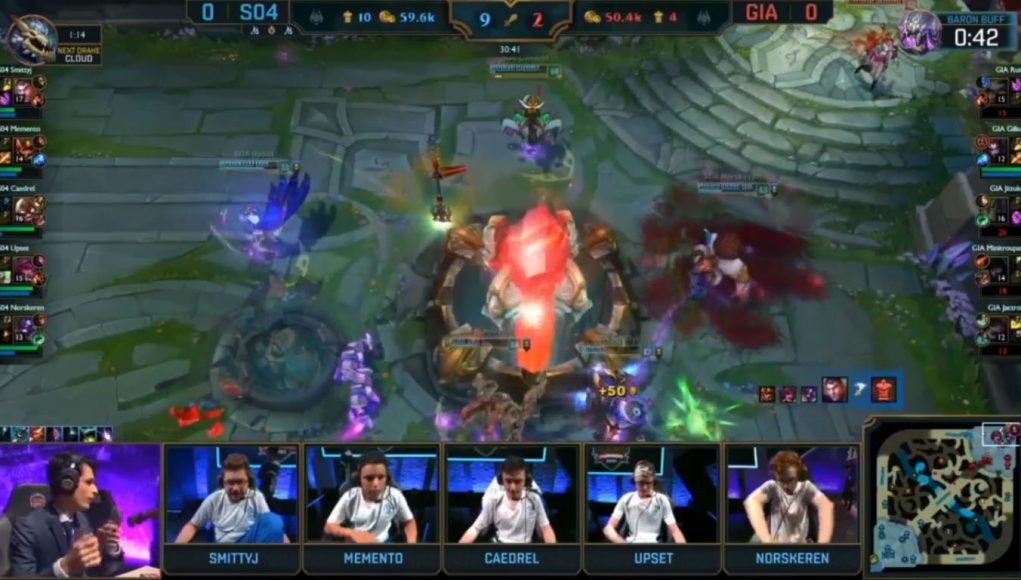Viewport: 1021px width, 580px height.
Task: Click the champion portrait in the kill feed
Action: 834,389
